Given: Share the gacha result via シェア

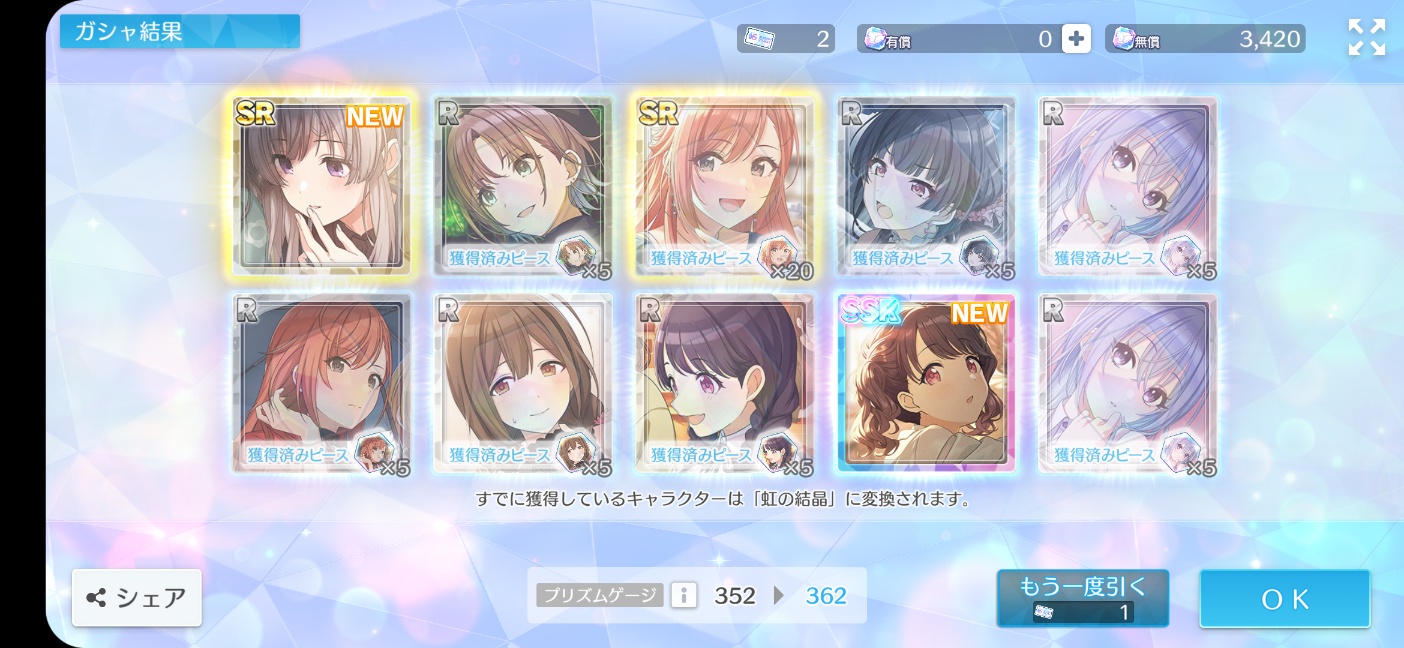Looking at the screenshot, I should pyautogui.click(x=137, y=598).
